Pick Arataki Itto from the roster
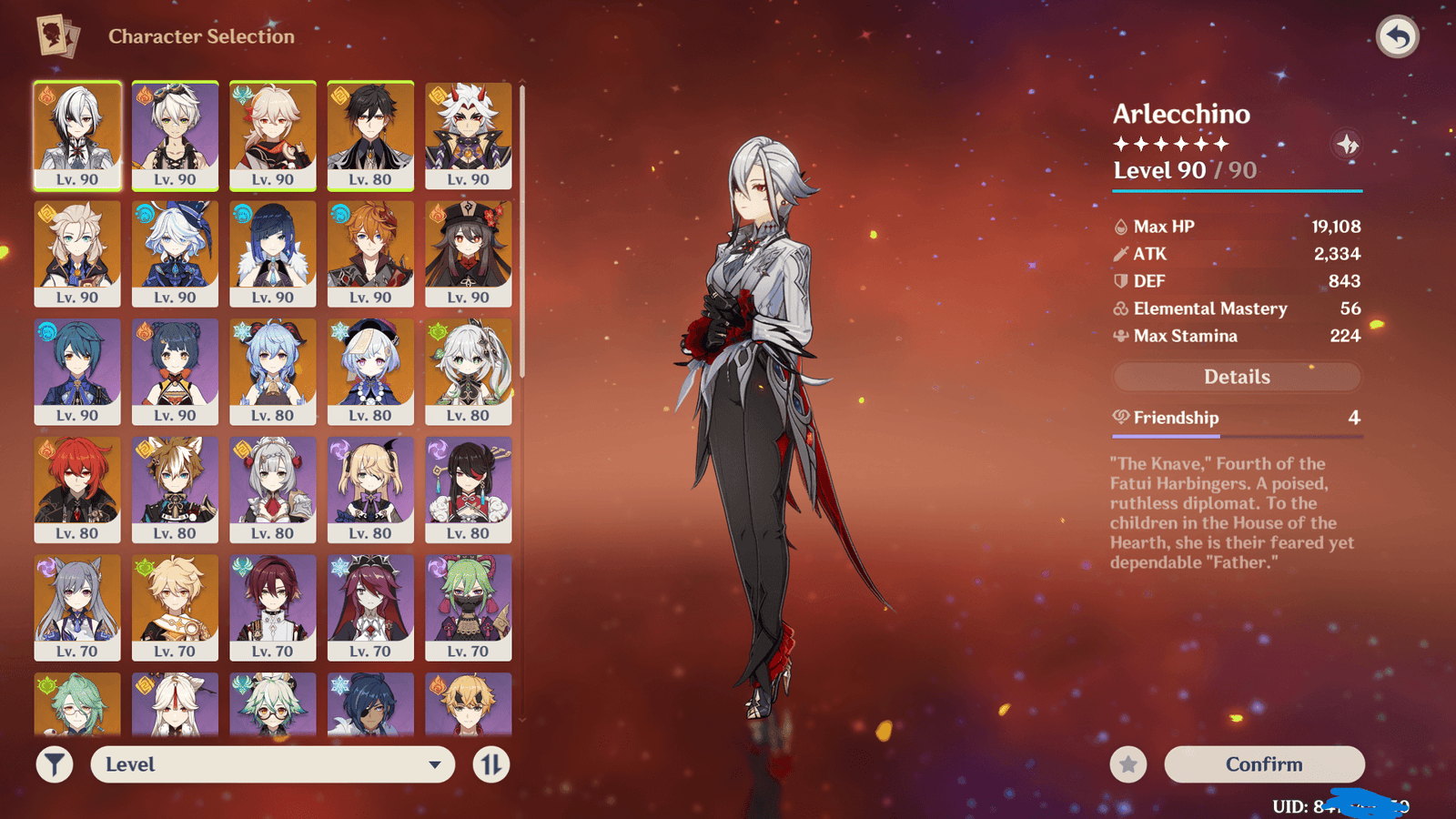Viewport: 1456px width, 819px height. (x=468, y=135)
